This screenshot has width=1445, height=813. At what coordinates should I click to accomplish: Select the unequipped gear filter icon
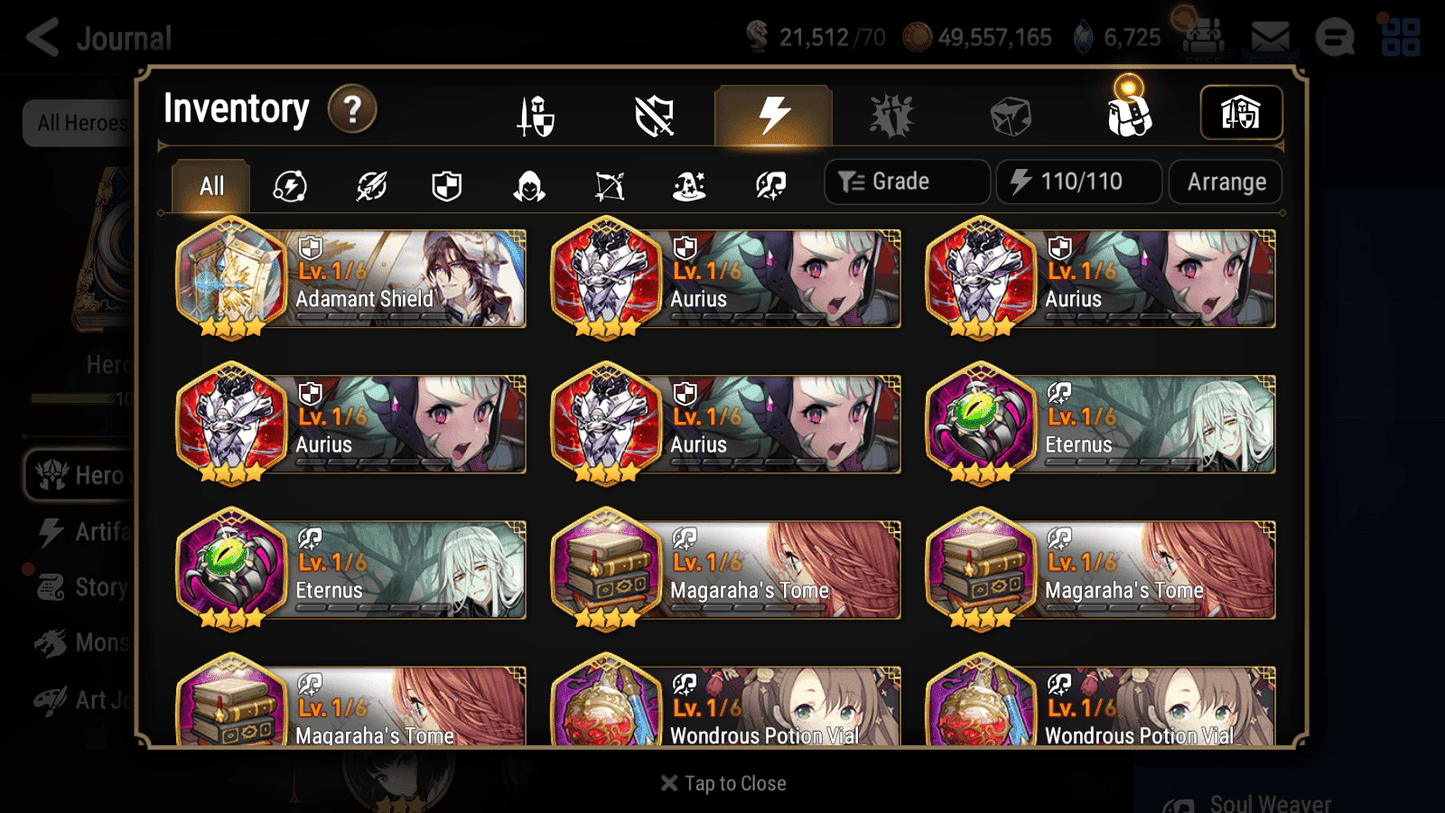coord(655,113)
